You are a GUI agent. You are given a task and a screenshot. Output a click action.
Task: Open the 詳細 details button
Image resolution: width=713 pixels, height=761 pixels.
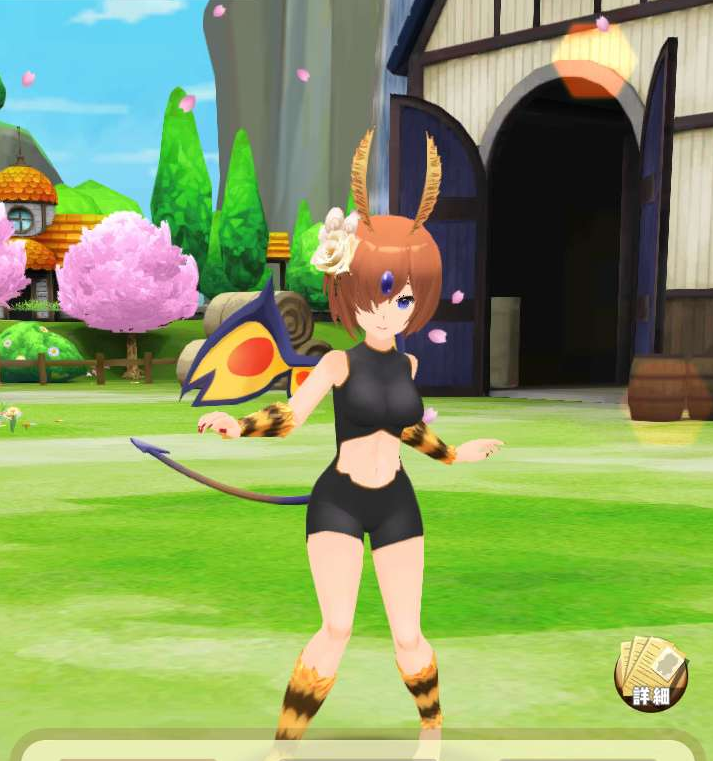tap(651, 674)
